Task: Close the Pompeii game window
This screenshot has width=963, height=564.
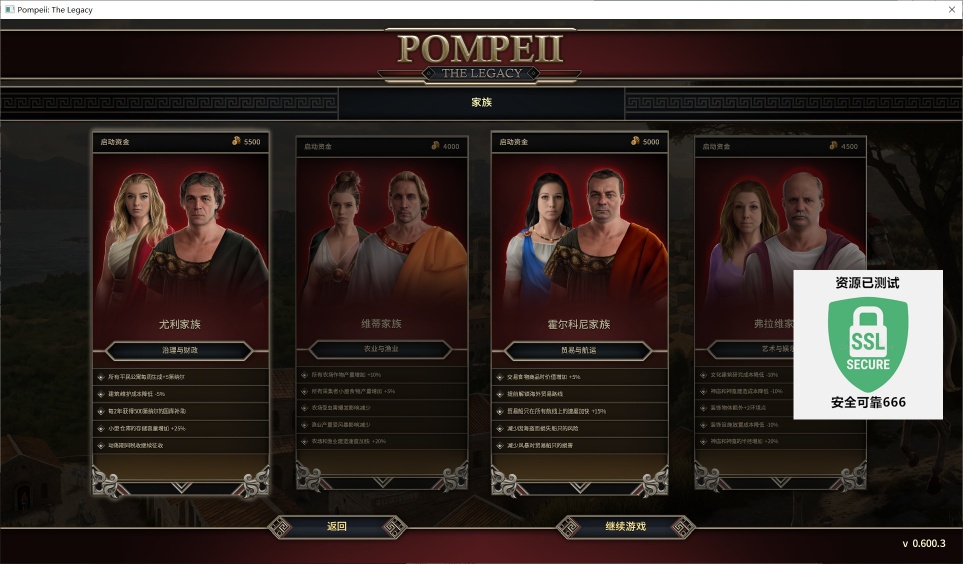Action: tap(950, 9)
